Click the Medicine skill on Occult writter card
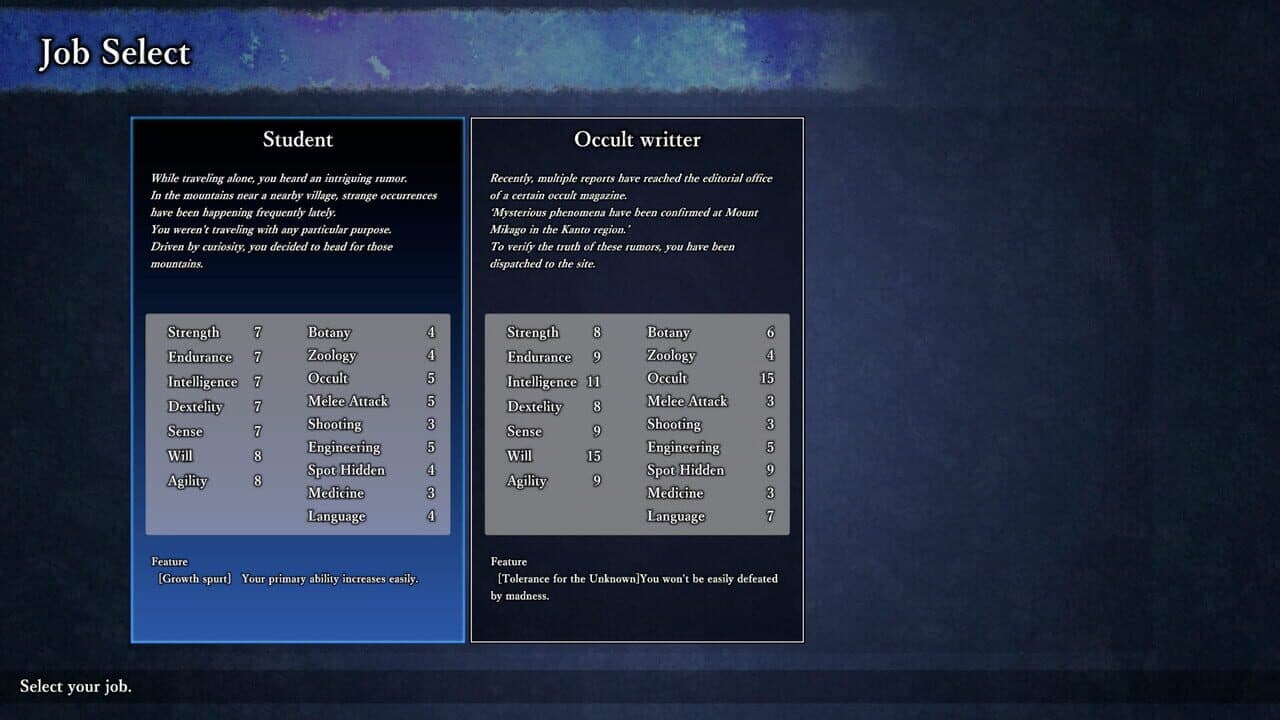This screenshot has width=1280, height=720. 675,492
